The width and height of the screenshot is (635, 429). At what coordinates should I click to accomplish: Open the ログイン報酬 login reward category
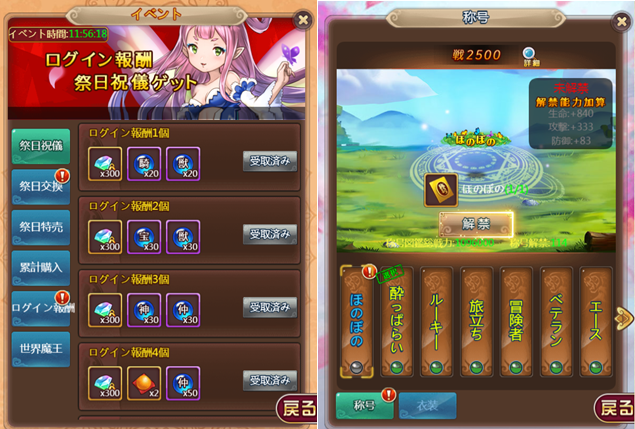[x=41, y=308]
